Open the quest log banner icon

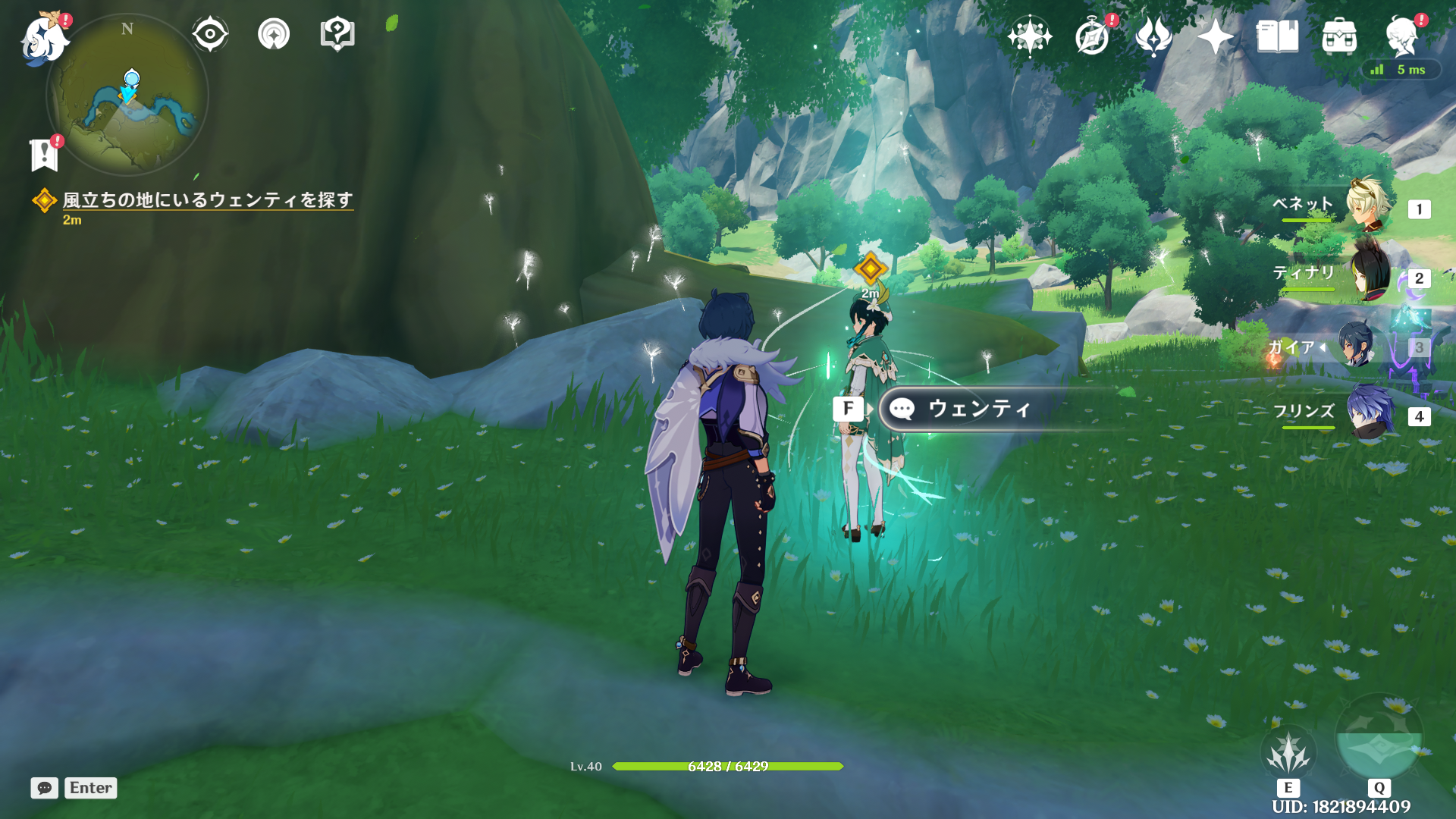click(x=44, y=155)
